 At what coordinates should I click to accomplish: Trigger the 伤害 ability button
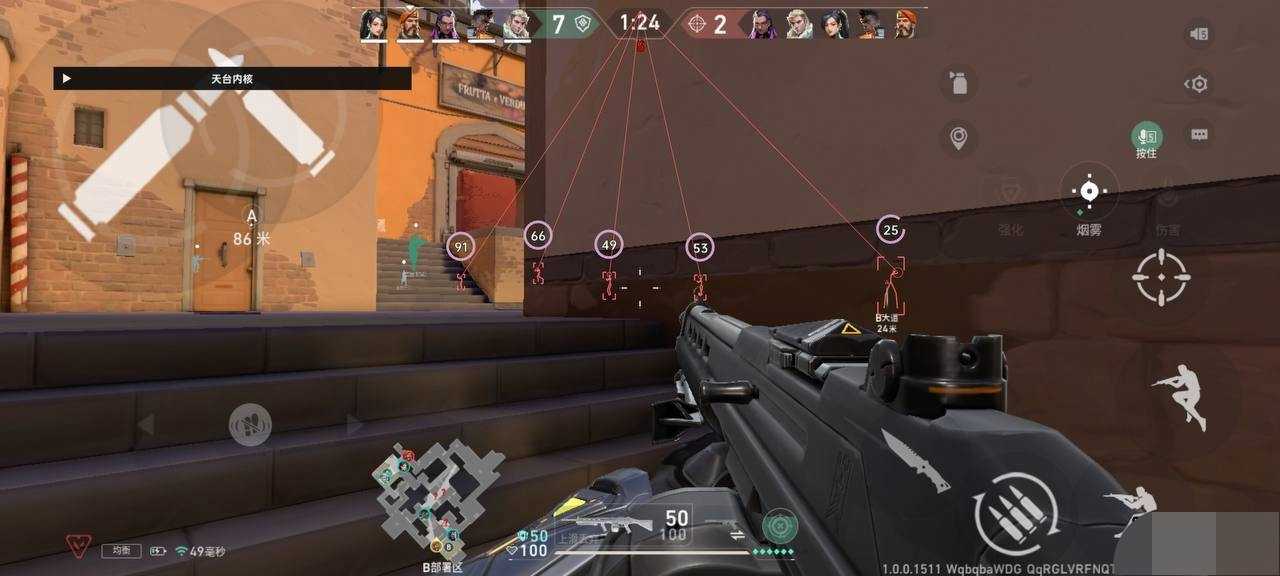1167,196
